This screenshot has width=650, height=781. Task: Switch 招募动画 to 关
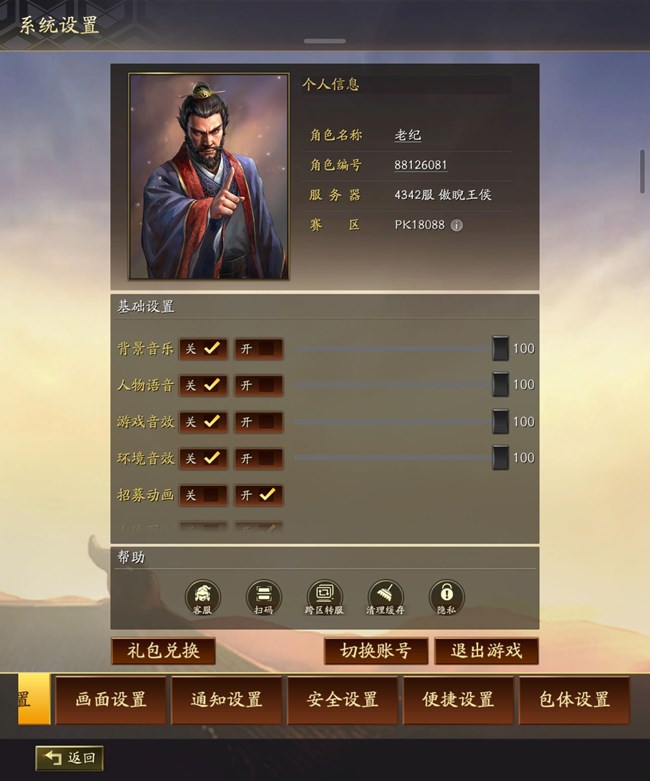point(203,495)
